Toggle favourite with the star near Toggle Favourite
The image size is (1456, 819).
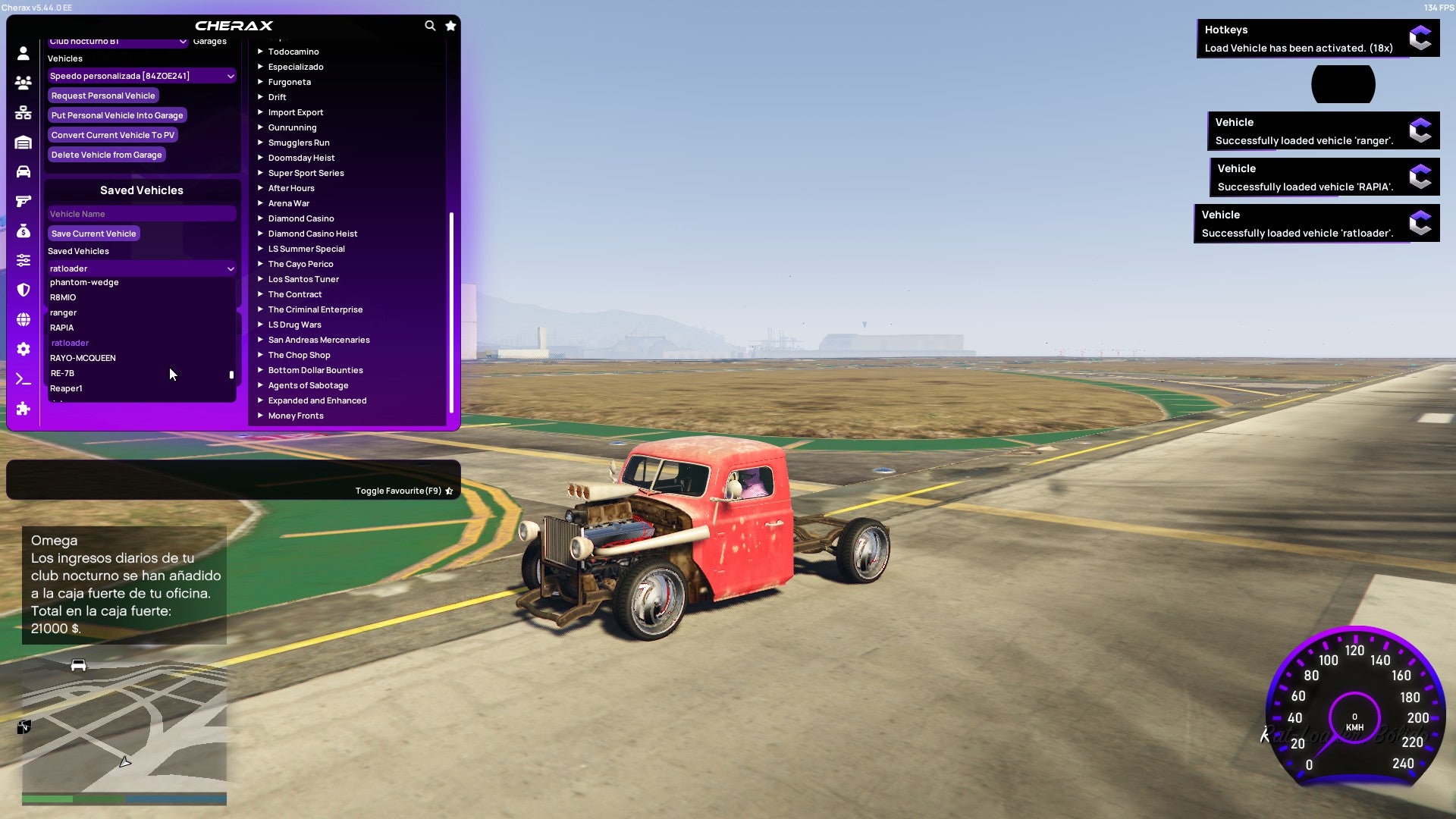(x=449, y=490)
